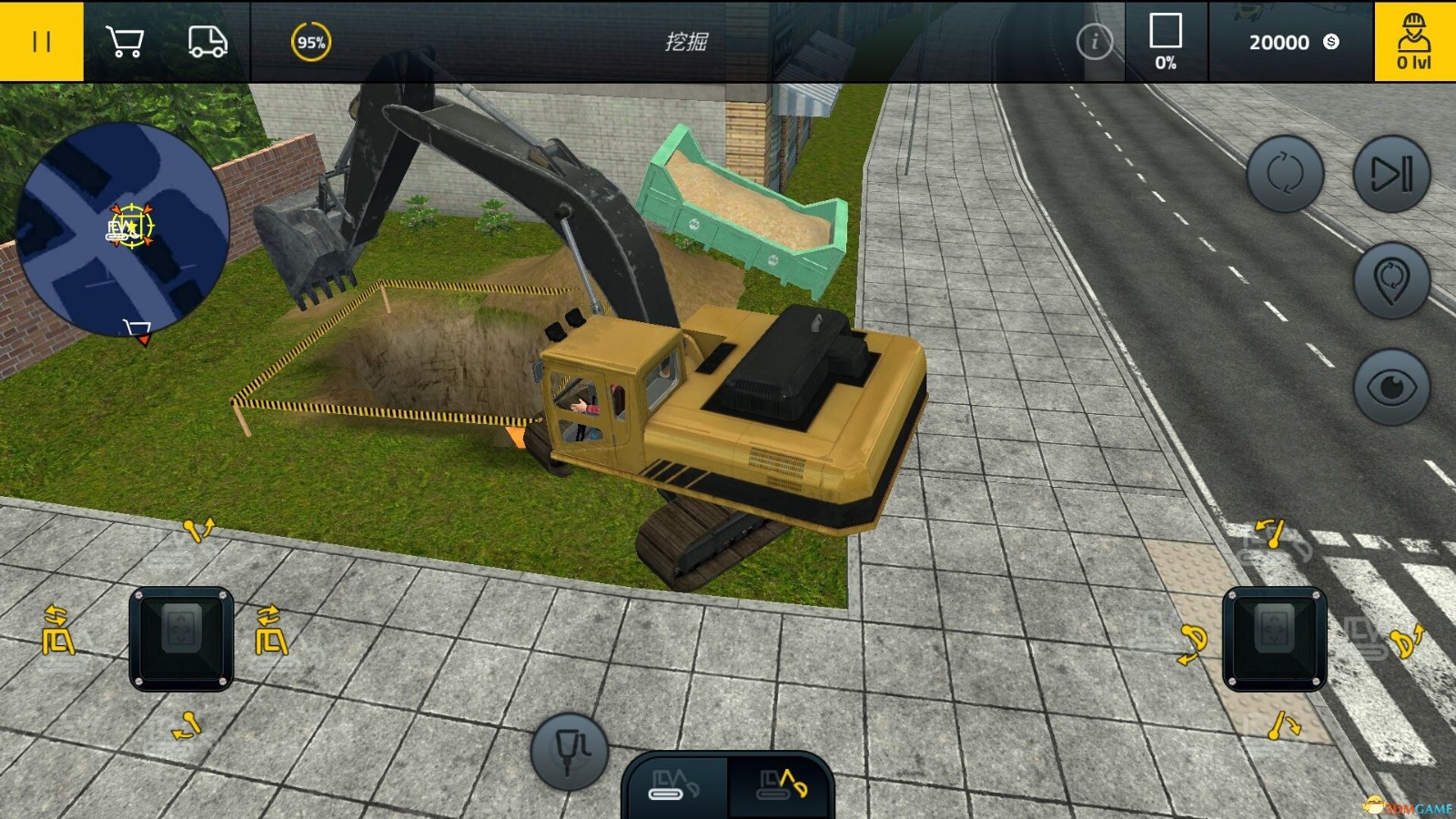The height and width of the screenshot is (819, 1456).
Task: Check the 95% circular condition gauge
Action: [310, 42]
